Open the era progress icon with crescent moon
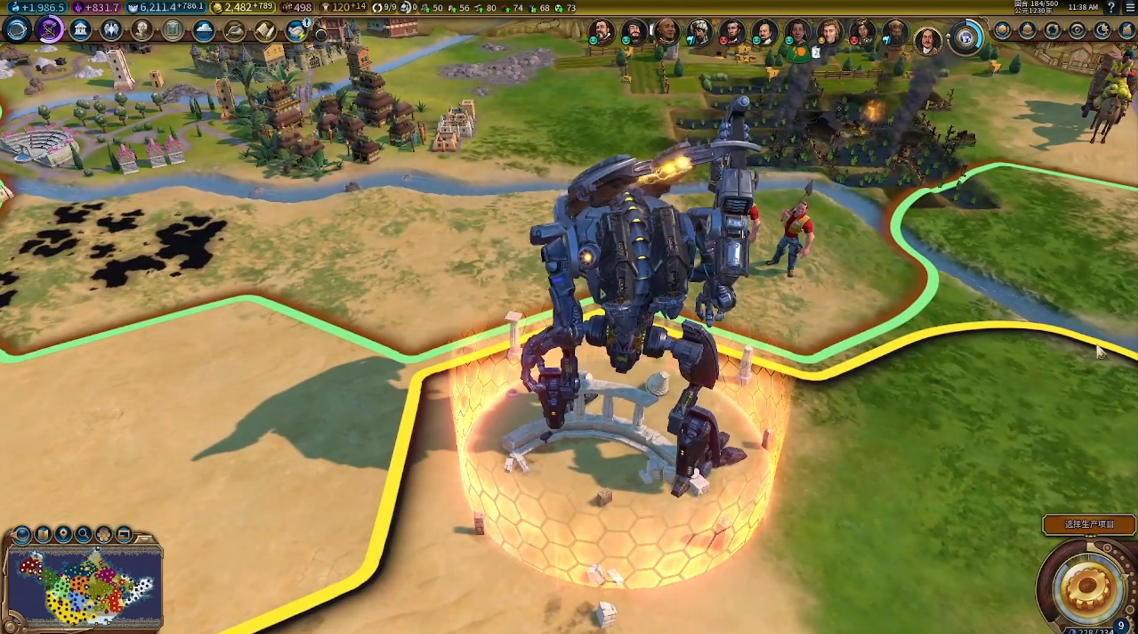 pos(1101,30)
